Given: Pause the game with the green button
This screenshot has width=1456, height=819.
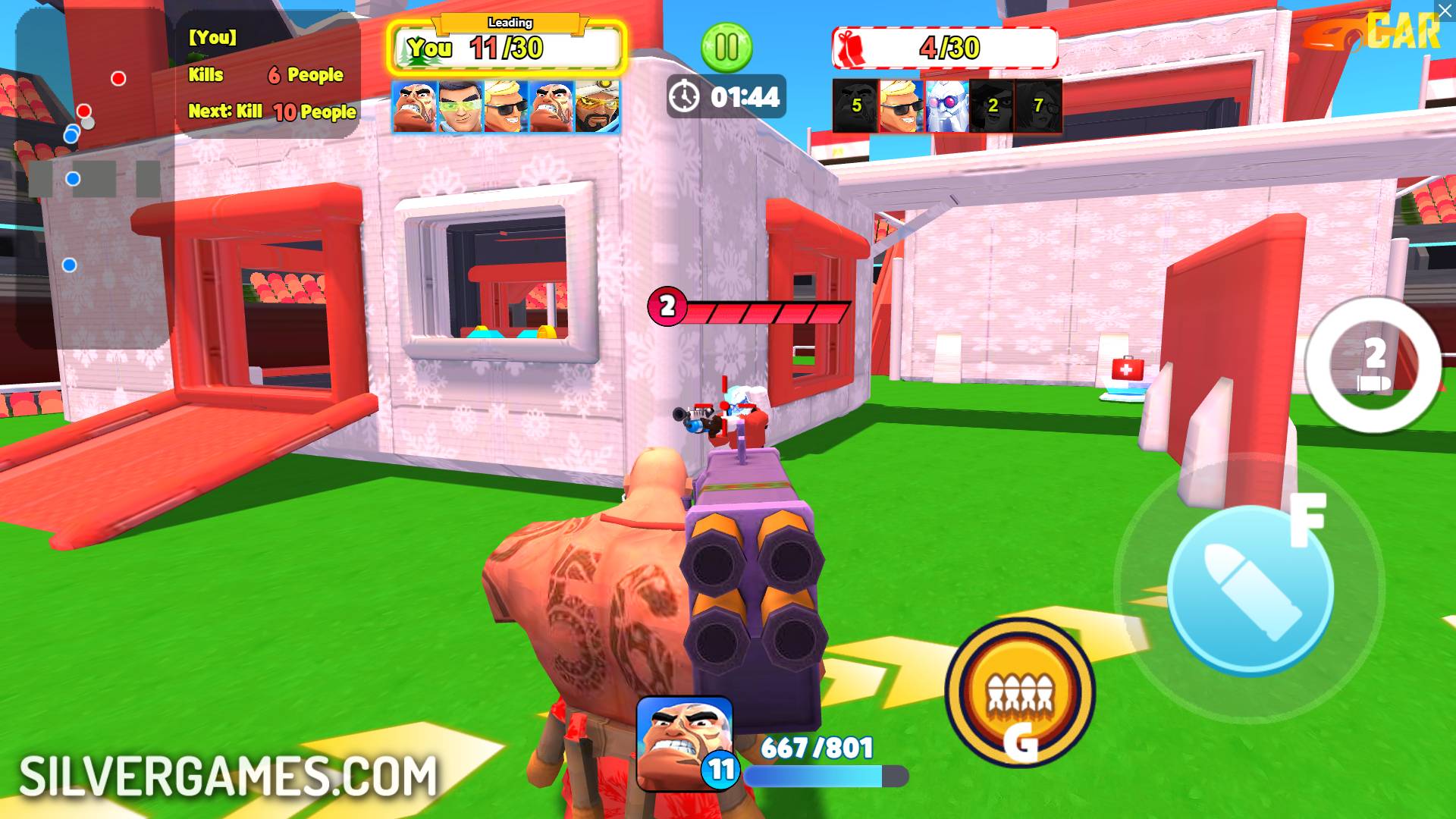Looking at the screenshot, I should click(726, 48).
